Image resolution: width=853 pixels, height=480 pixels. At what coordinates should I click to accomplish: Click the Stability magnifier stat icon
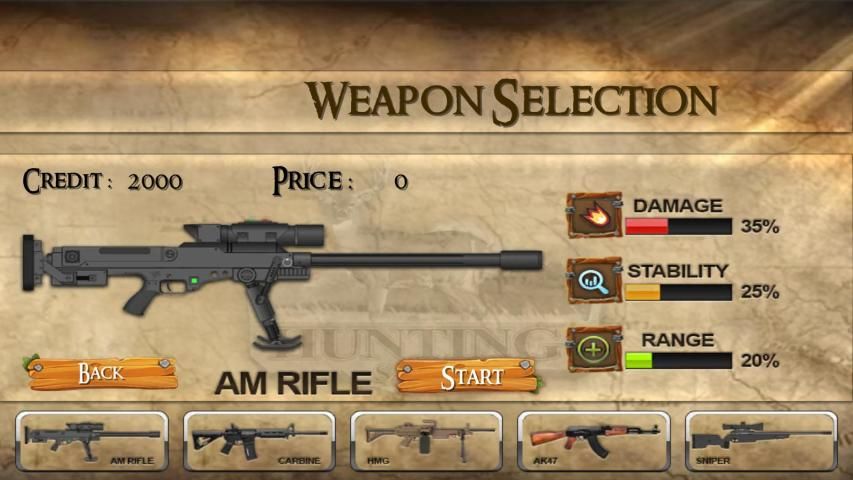(594, 281)
